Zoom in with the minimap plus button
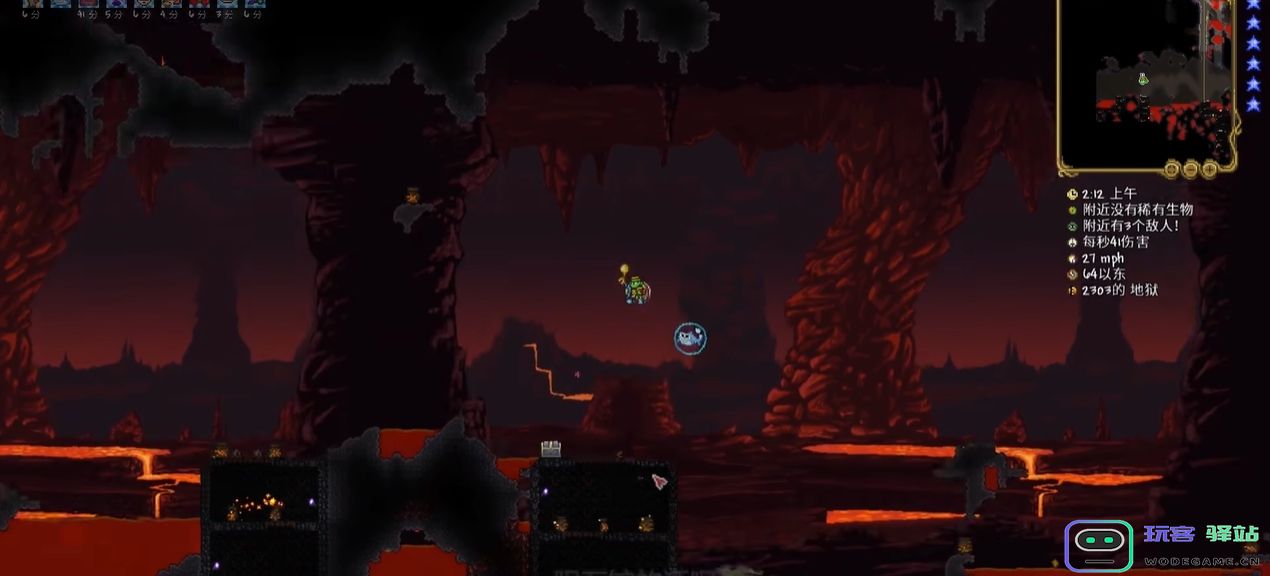 tap(1209, 170)
